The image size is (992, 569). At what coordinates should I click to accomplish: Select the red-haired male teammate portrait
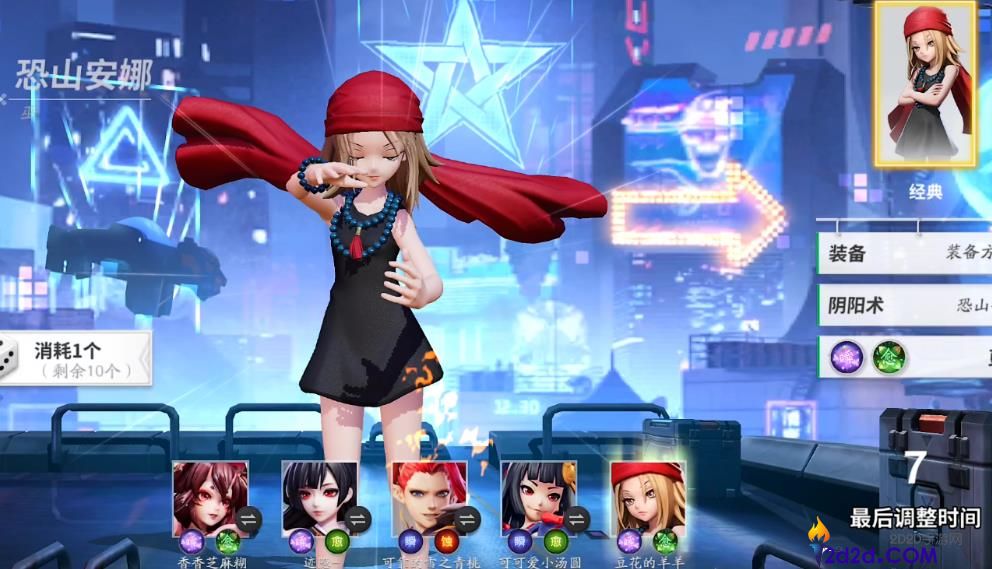[429, 496]
